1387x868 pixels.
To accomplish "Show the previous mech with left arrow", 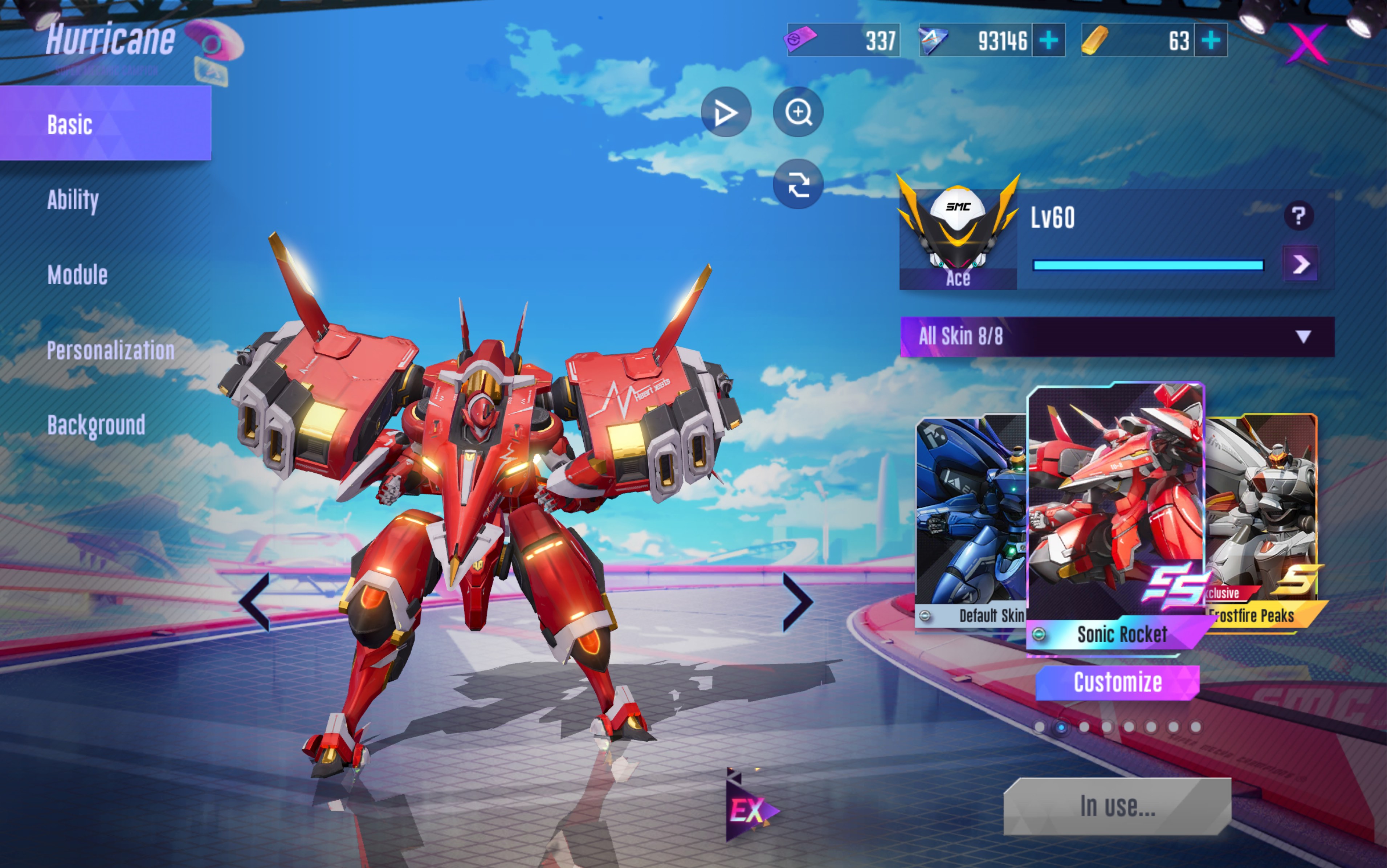I will tap(254, 602).
